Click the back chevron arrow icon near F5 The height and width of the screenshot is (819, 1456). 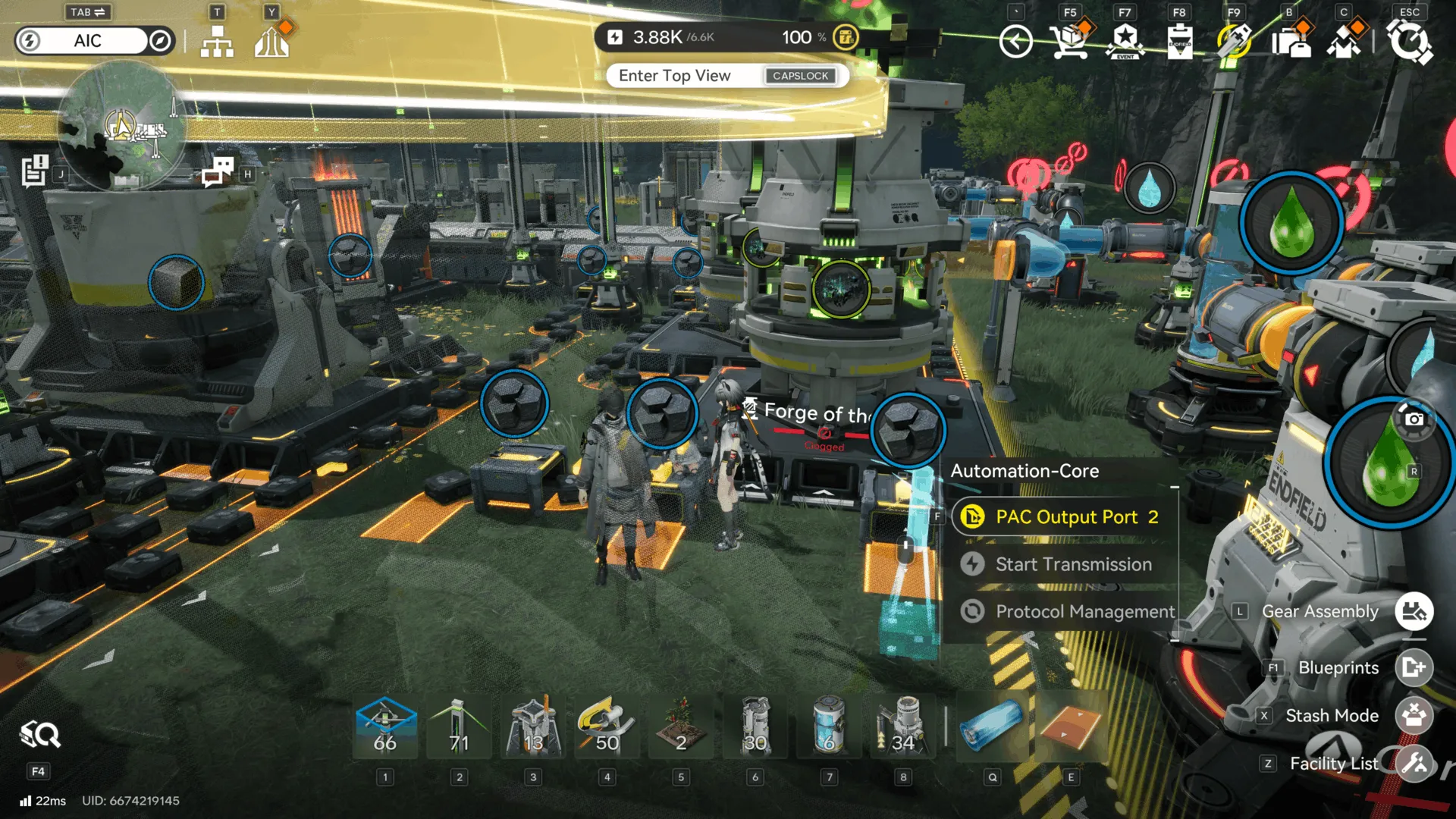1016,42
